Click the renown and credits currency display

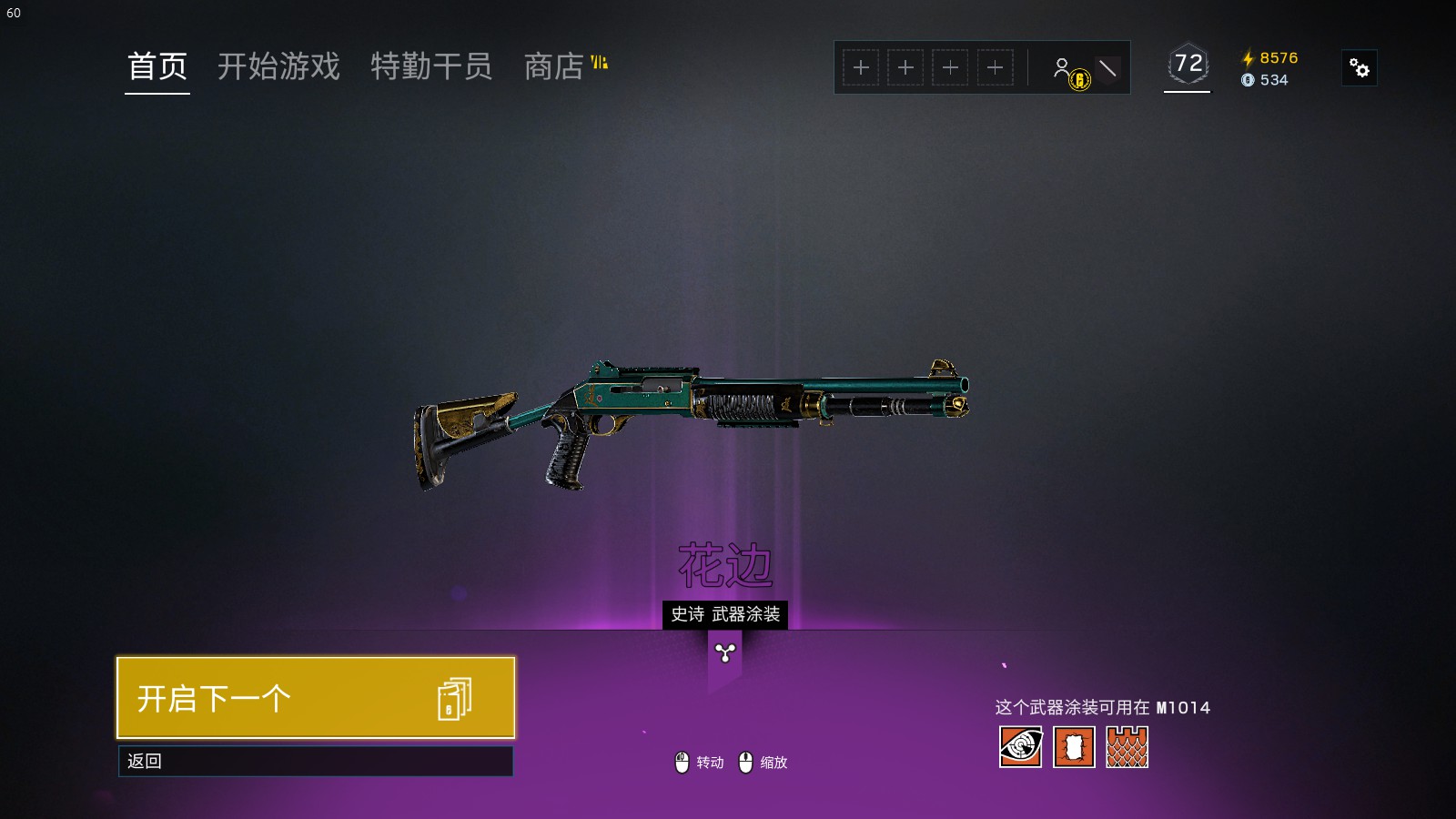click(x=1270, y=68)
